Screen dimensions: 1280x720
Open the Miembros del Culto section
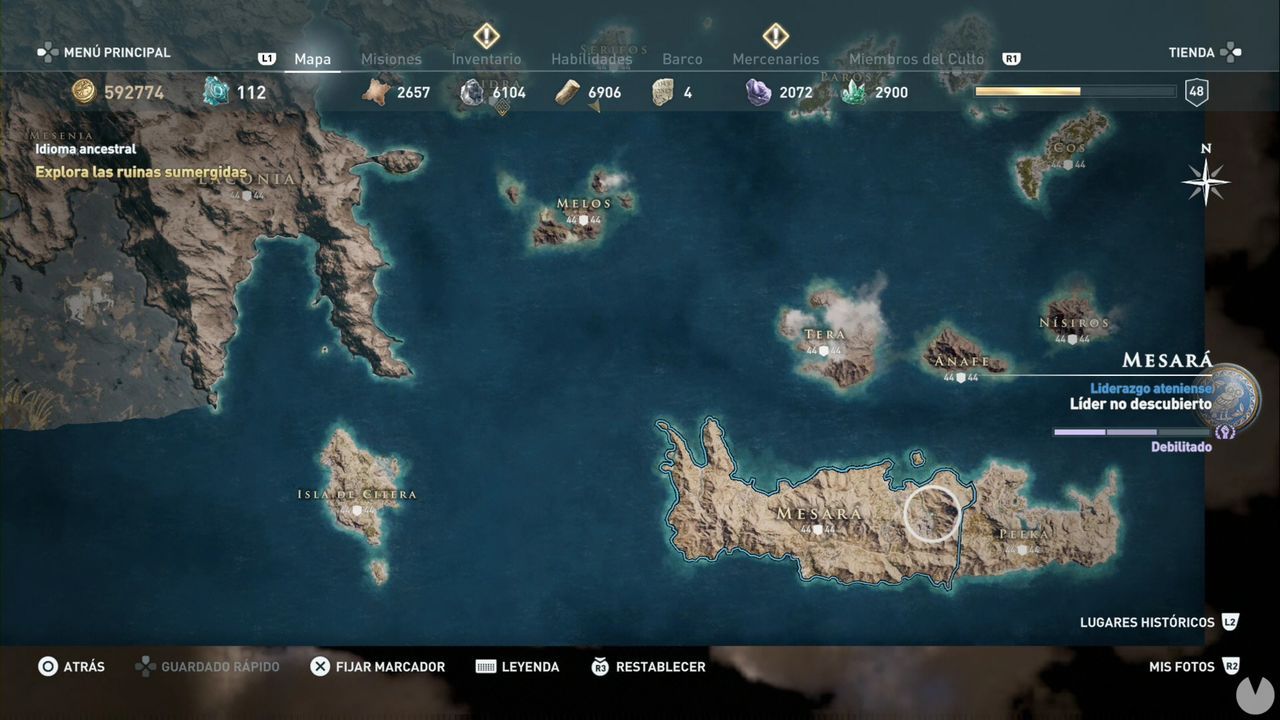tap(915, 59)
